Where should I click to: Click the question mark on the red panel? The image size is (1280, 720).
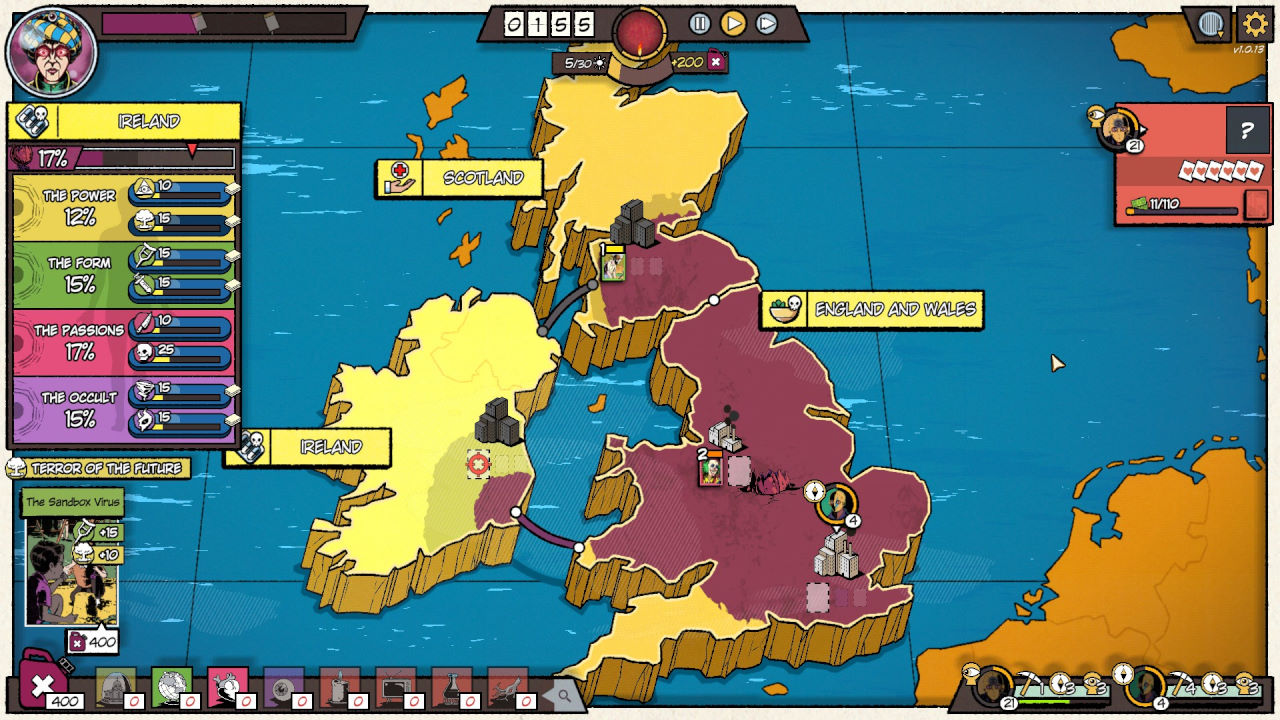pyautogui.click(x=1247, y=130)
